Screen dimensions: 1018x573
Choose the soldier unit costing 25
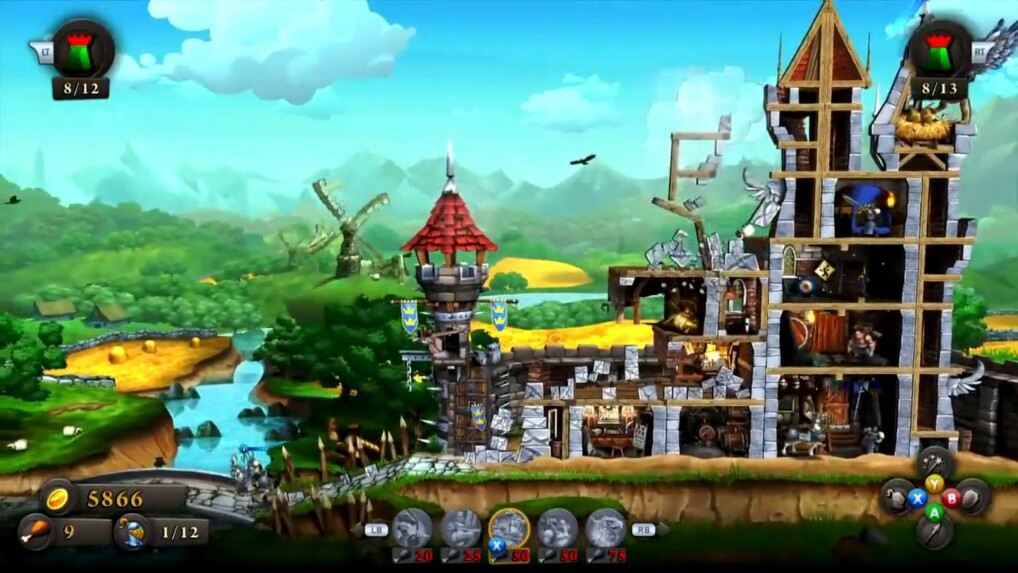pos(461,528)
